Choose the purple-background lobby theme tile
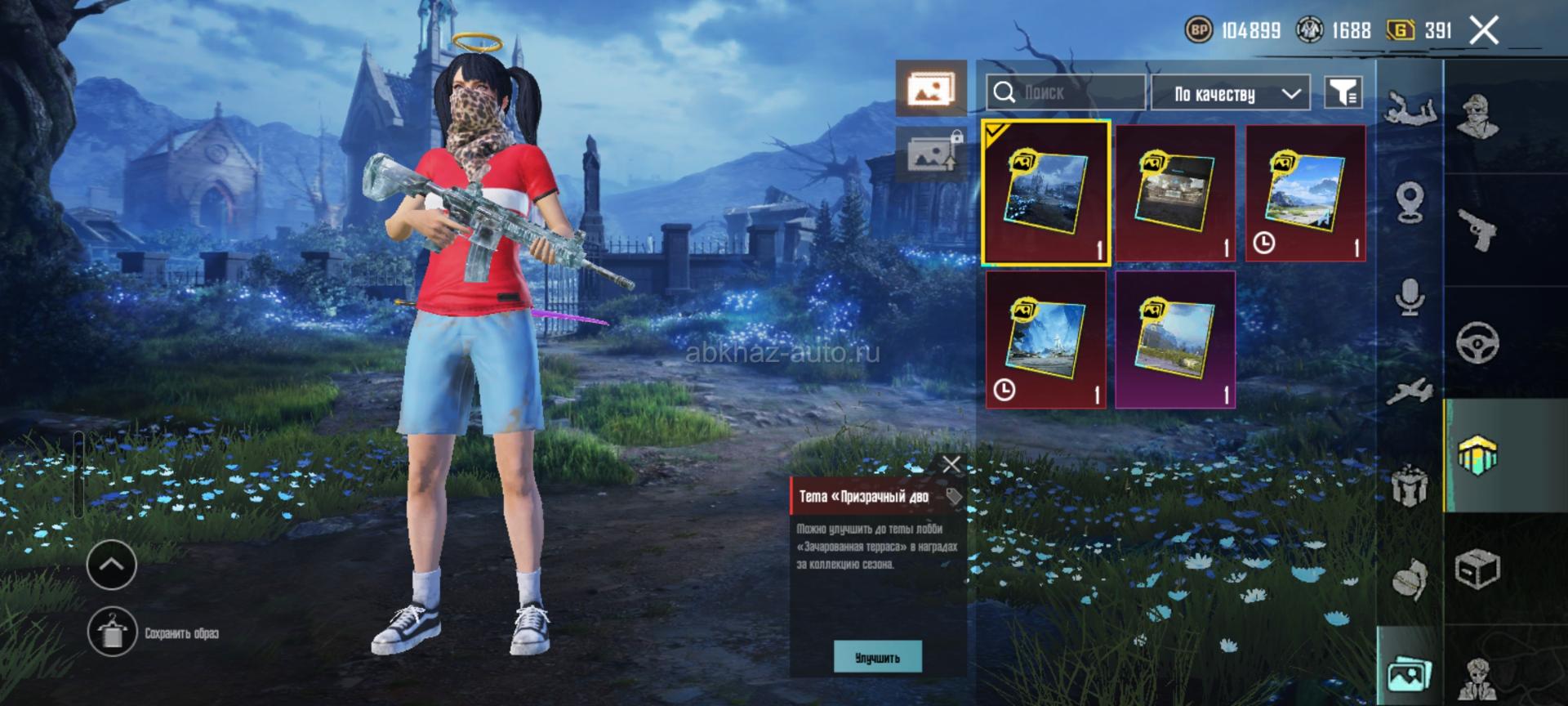Image resolution: width=1568 pixels, height=706 pixels. (x=1175, y=340)
